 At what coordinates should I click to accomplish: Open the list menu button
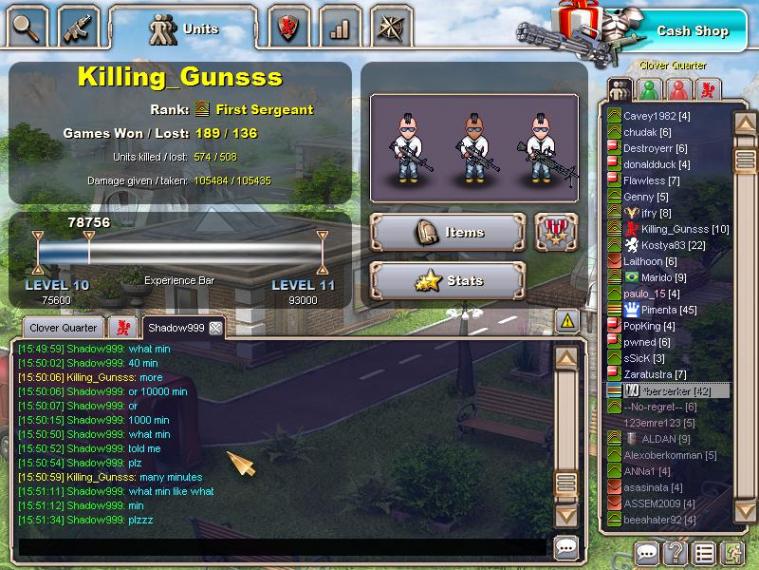(704, 553)
